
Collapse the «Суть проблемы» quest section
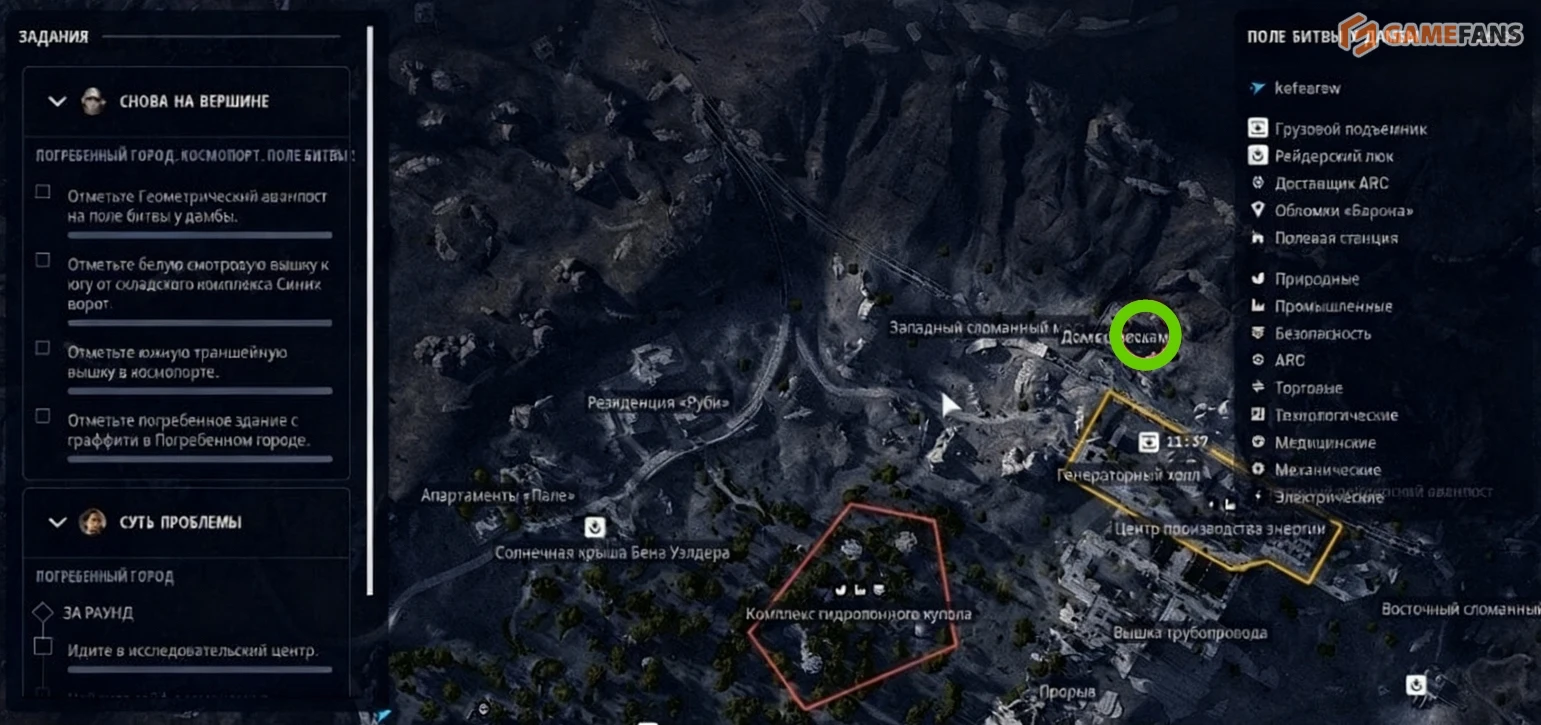(58, 522)
